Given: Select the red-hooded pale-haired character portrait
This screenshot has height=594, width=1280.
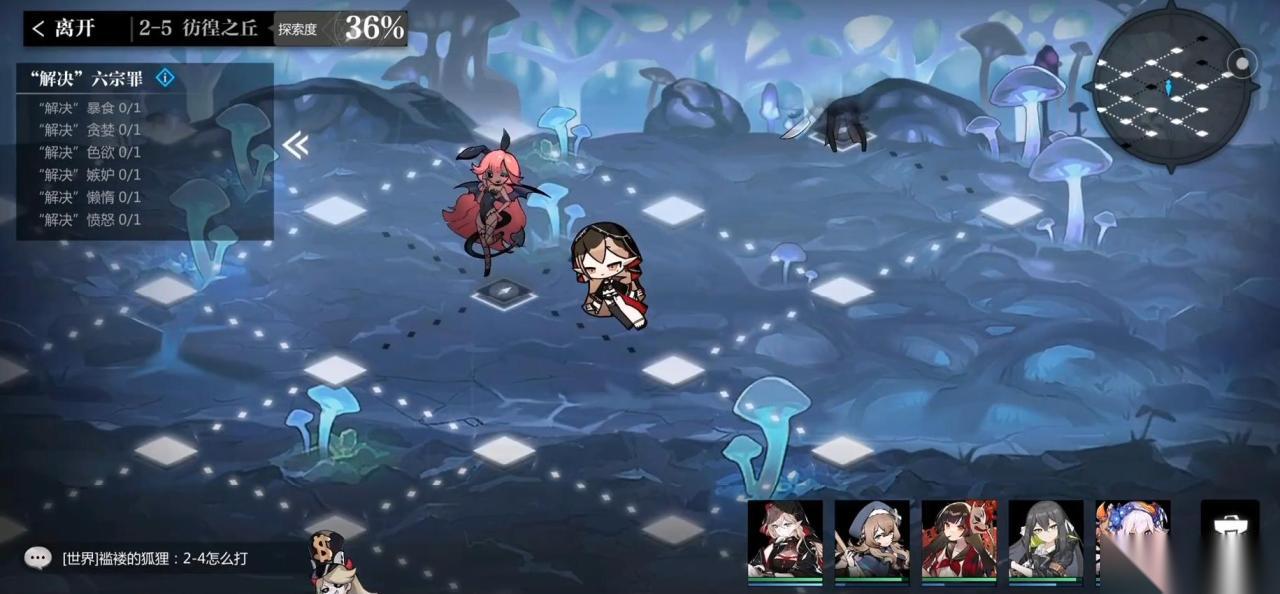Looking at the screenshot, I should point(785,539).
